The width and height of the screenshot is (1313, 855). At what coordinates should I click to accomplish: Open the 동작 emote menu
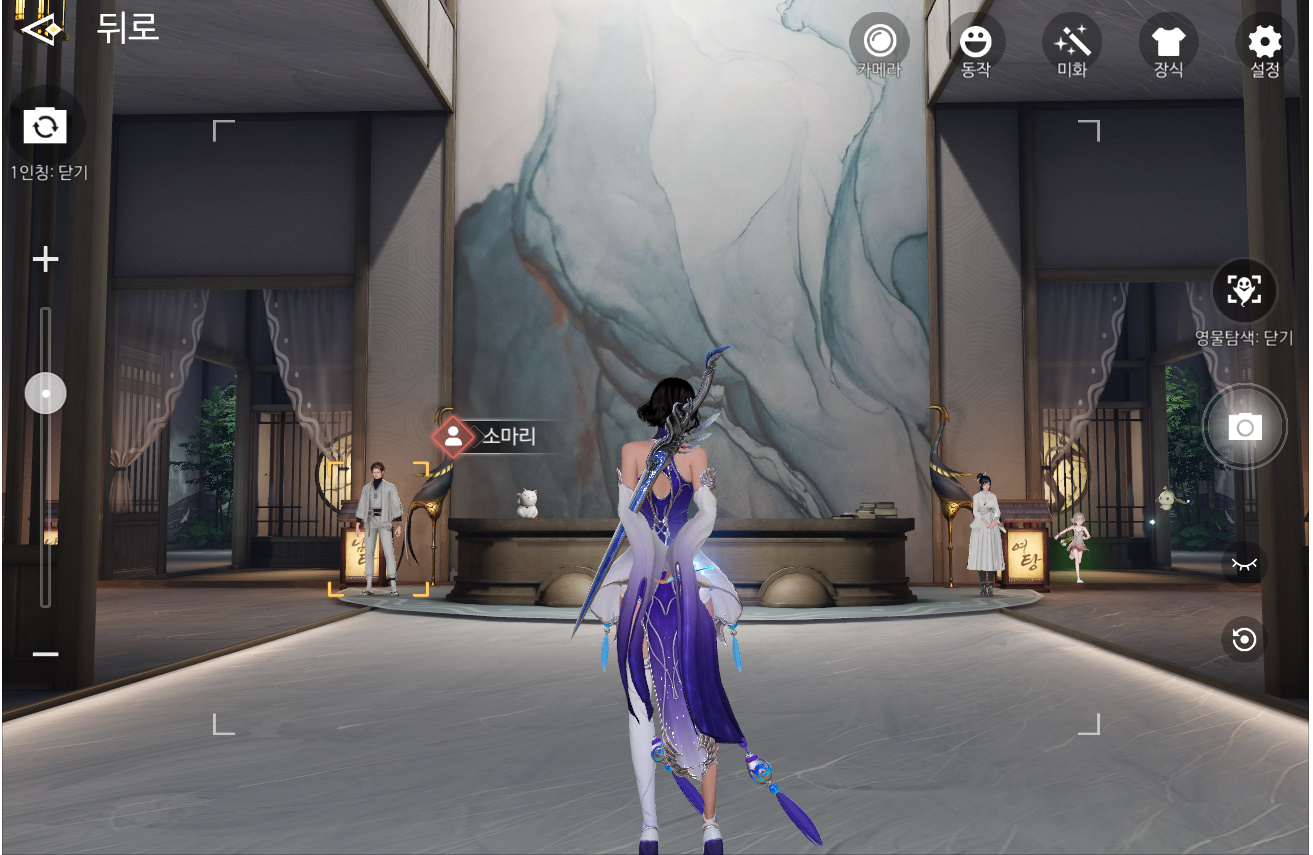[975, 43]
